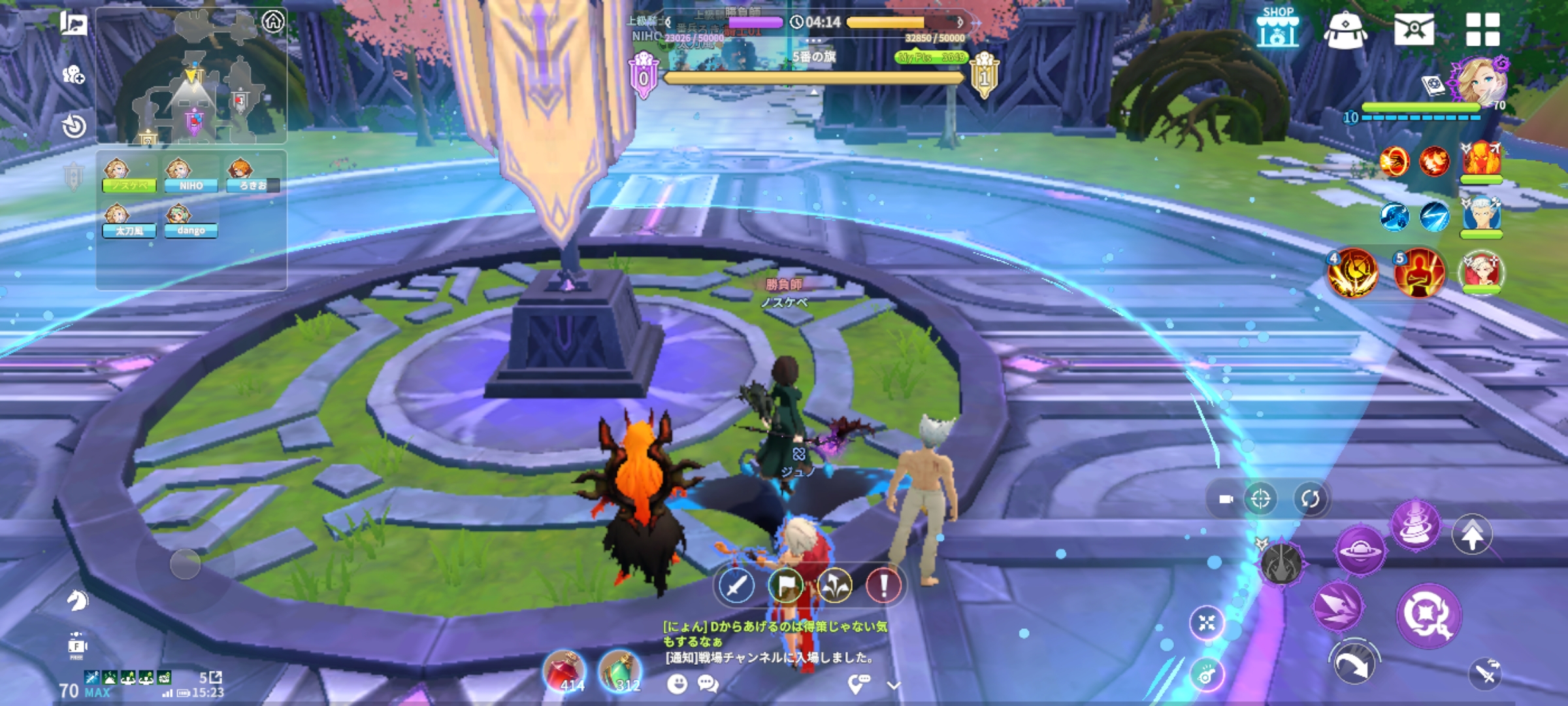This screenshot has height=706, width=1568.
Task: Activate the purple planet ring skill
Action: (1360, 552)
